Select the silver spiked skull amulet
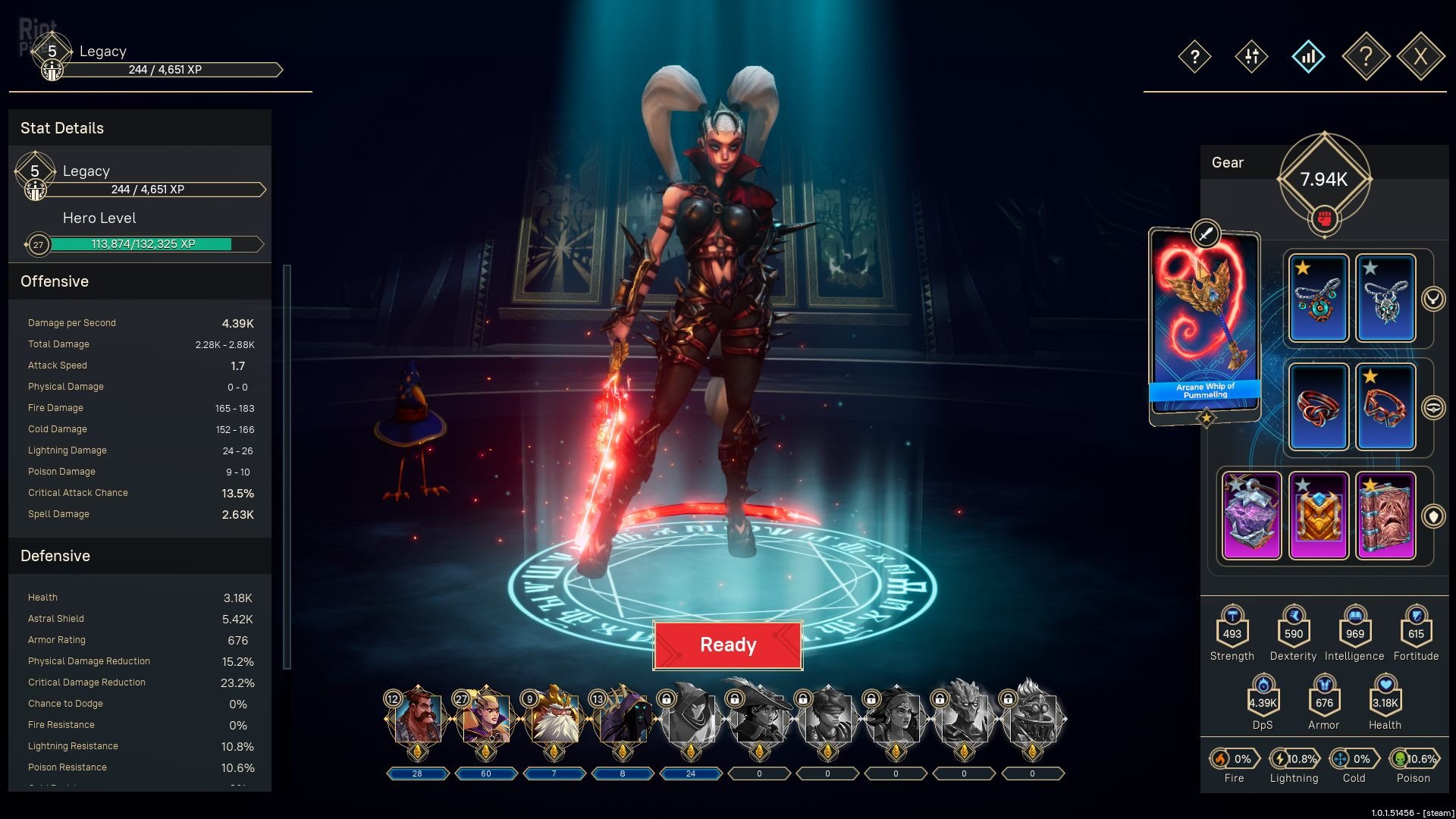1456x819 pixels. (1385, 299)
